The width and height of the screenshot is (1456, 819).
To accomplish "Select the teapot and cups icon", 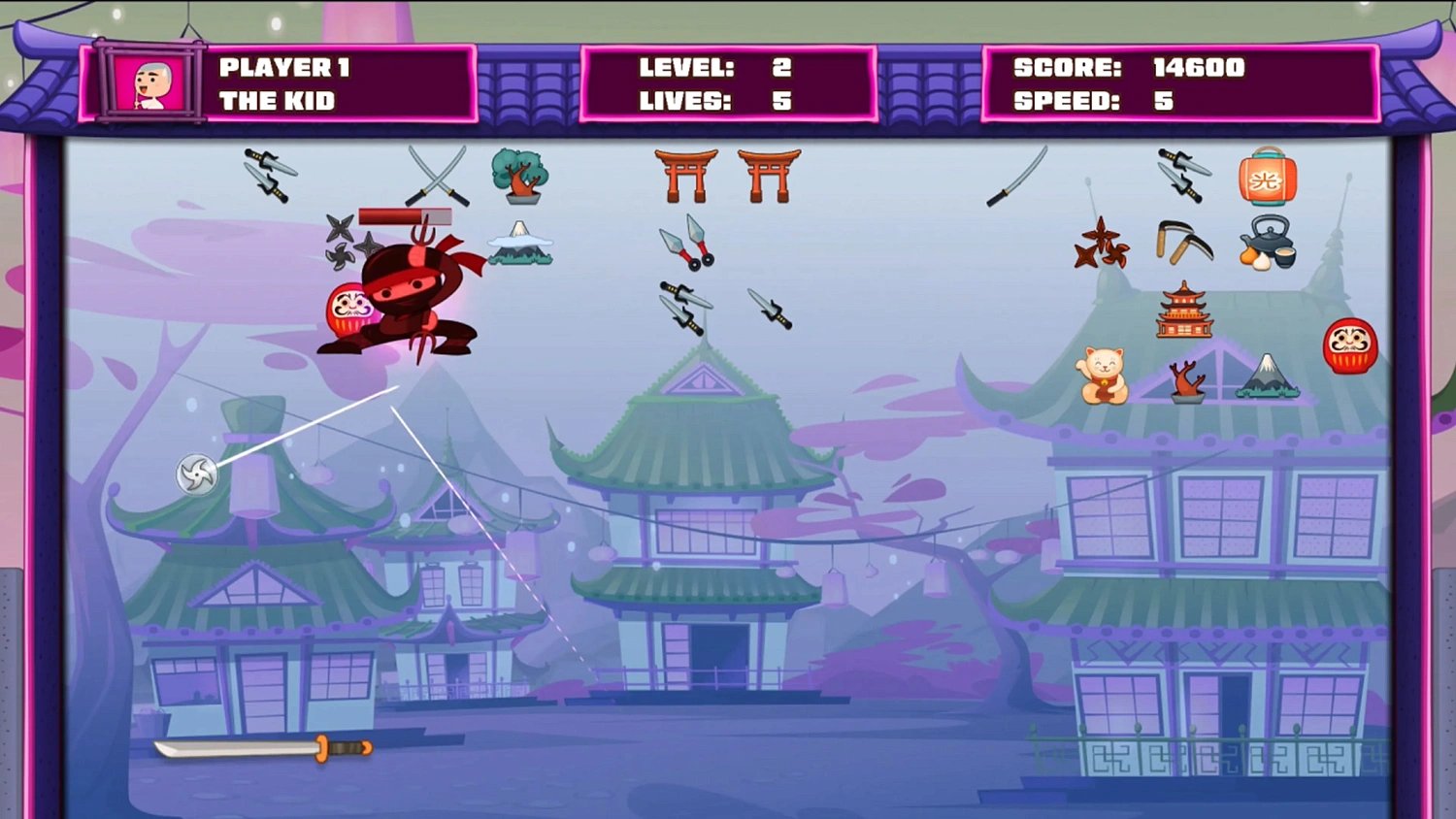I will 1267,245.
